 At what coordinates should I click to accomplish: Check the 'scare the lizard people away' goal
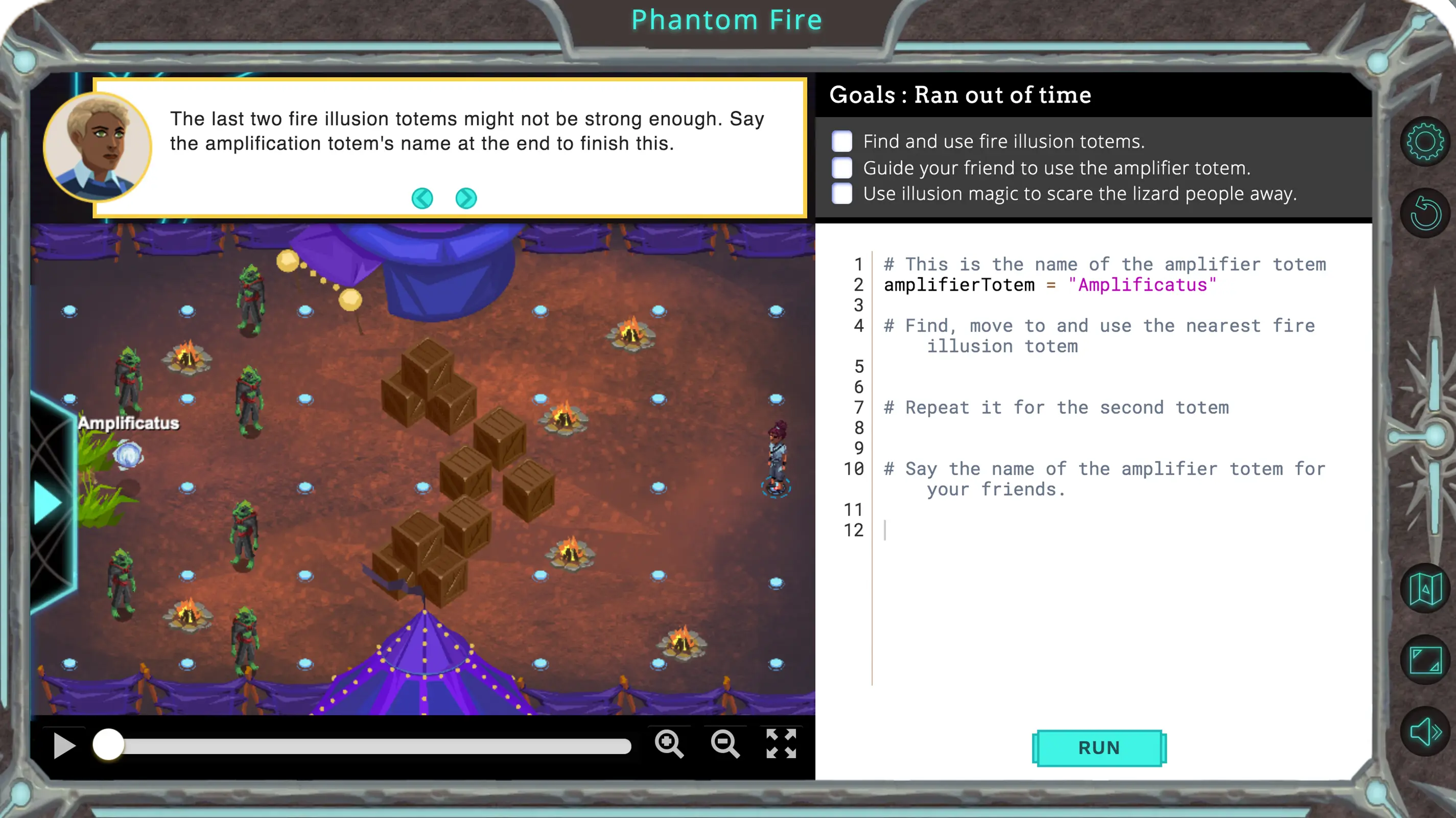[x=841, y=193]
